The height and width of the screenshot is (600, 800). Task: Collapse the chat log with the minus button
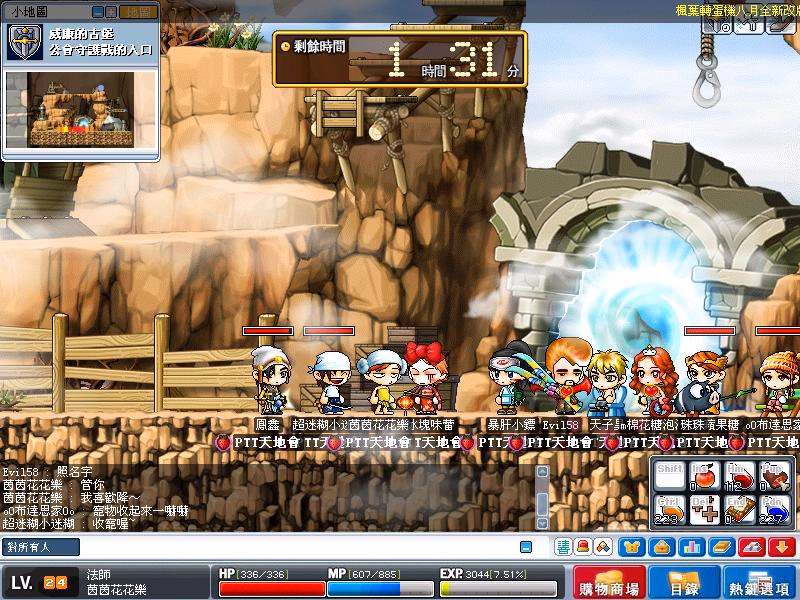(525, 547)
